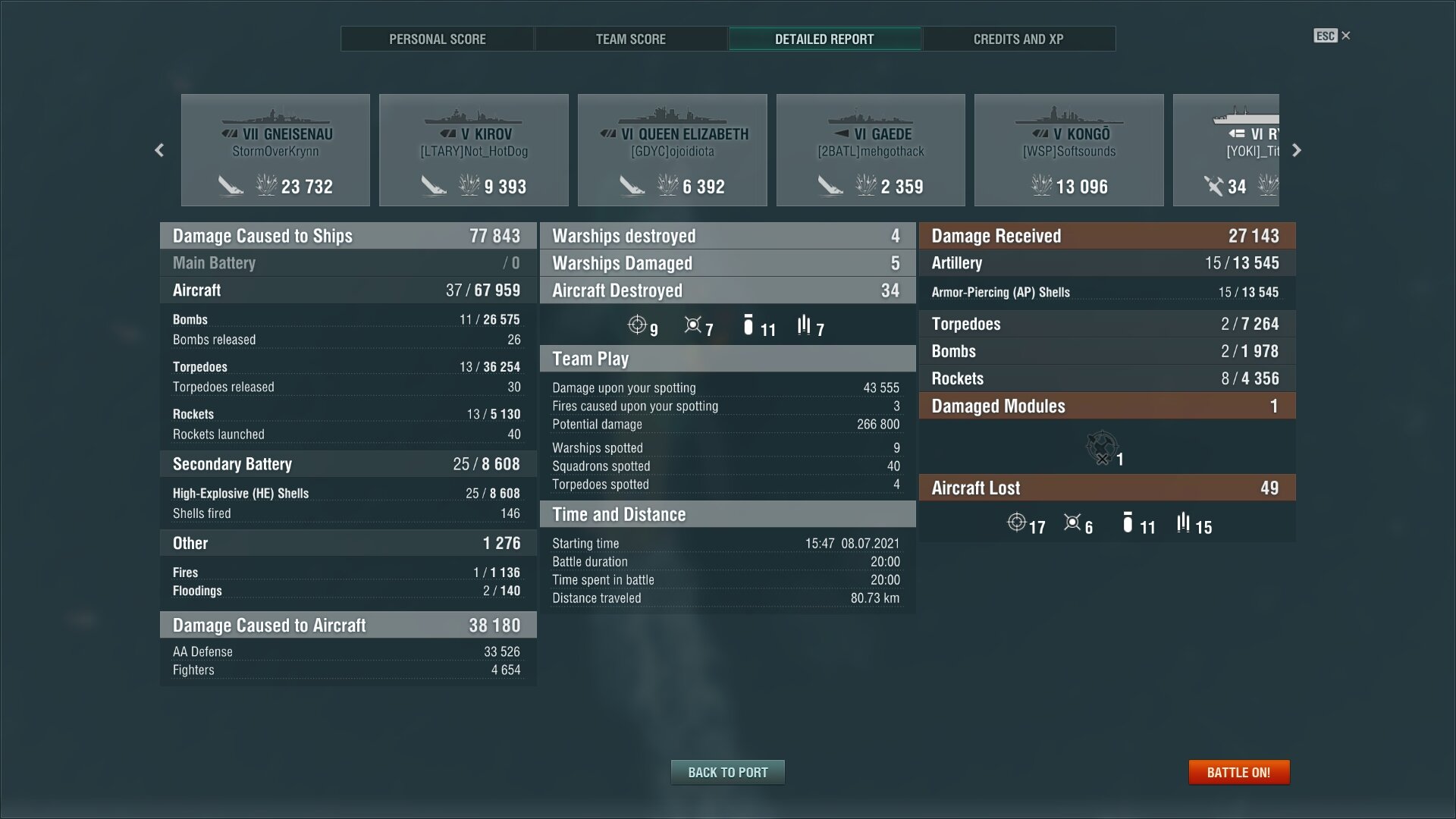The width and height of the screenshot is (1456, 819).
Task: Select the VII Gneisenau ship card
Action: (x=275, y=150)
